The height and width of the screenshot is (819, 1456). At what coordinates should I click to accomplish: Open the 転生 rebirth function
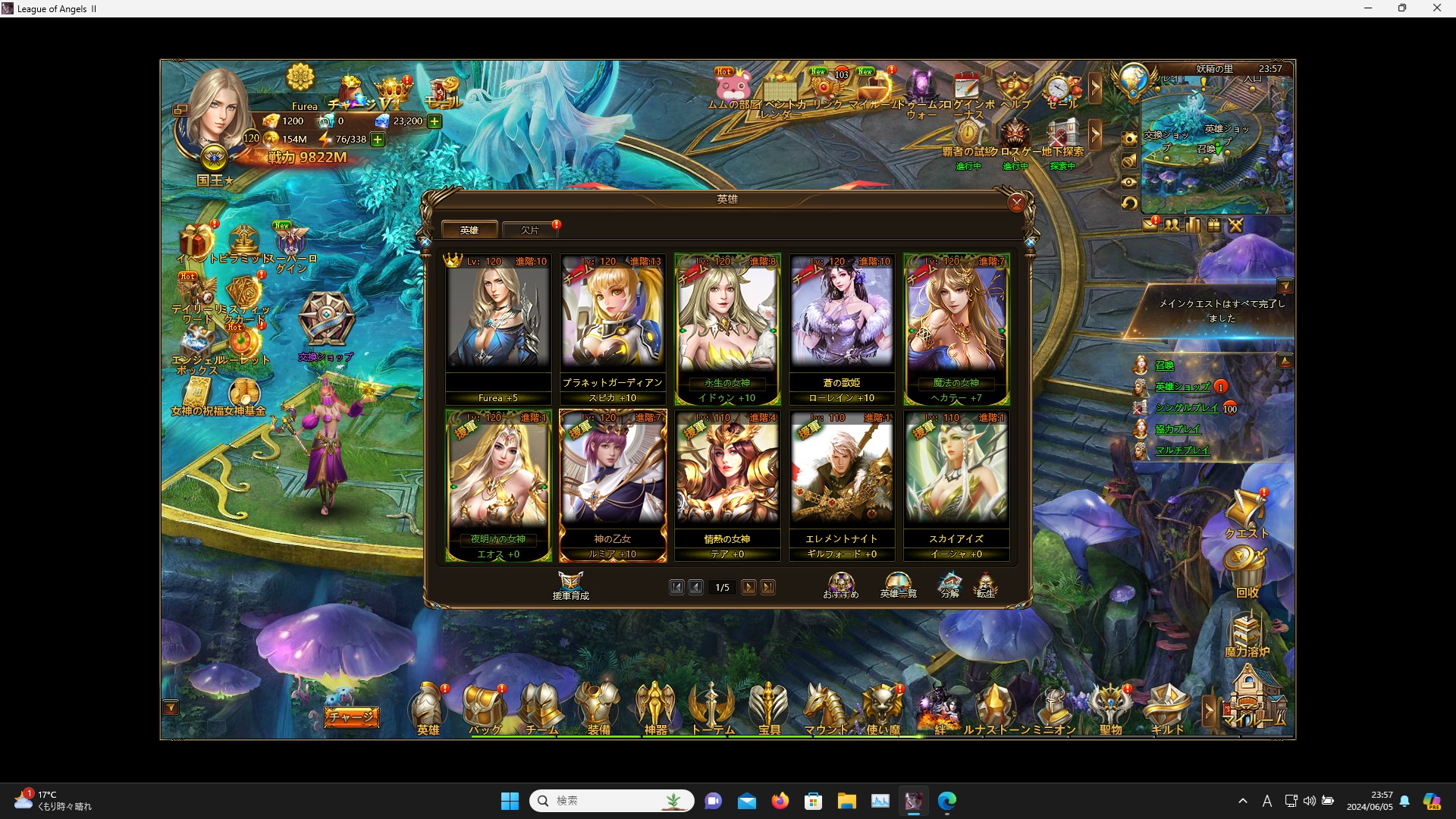tap(985, 585)
